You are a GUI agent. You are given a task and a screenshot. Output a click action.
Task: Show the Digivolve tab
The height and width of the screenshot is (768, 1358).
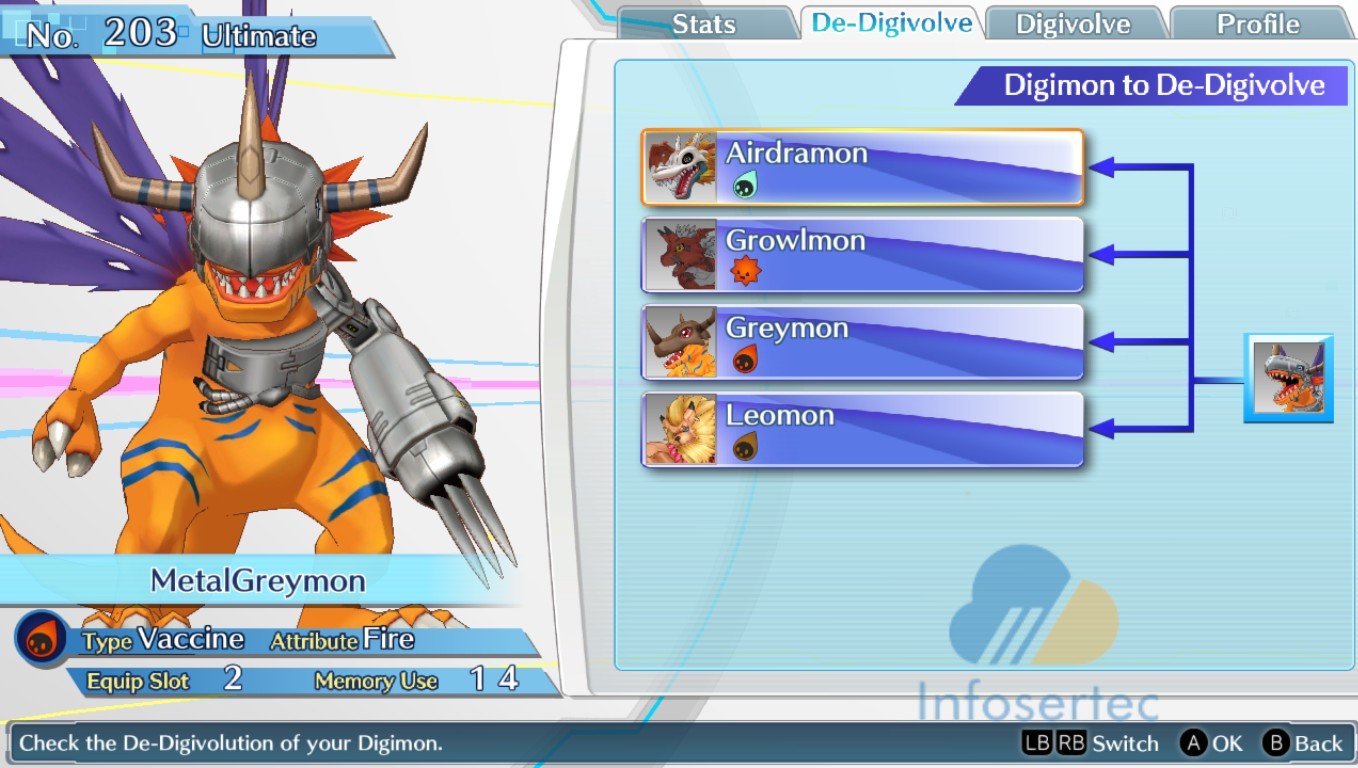point(1073,24)
